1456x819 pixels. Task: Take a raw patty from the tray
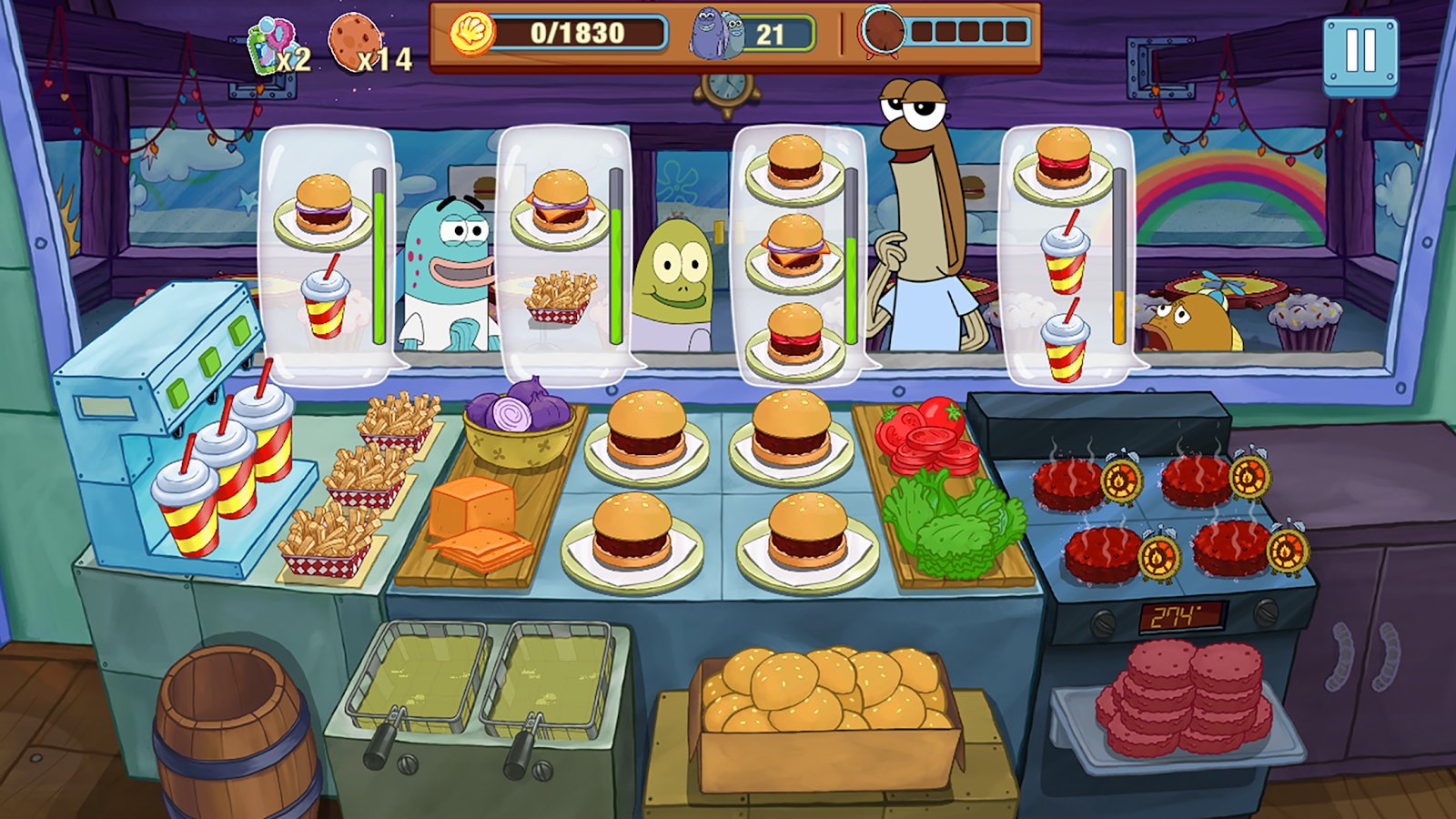1183,698
